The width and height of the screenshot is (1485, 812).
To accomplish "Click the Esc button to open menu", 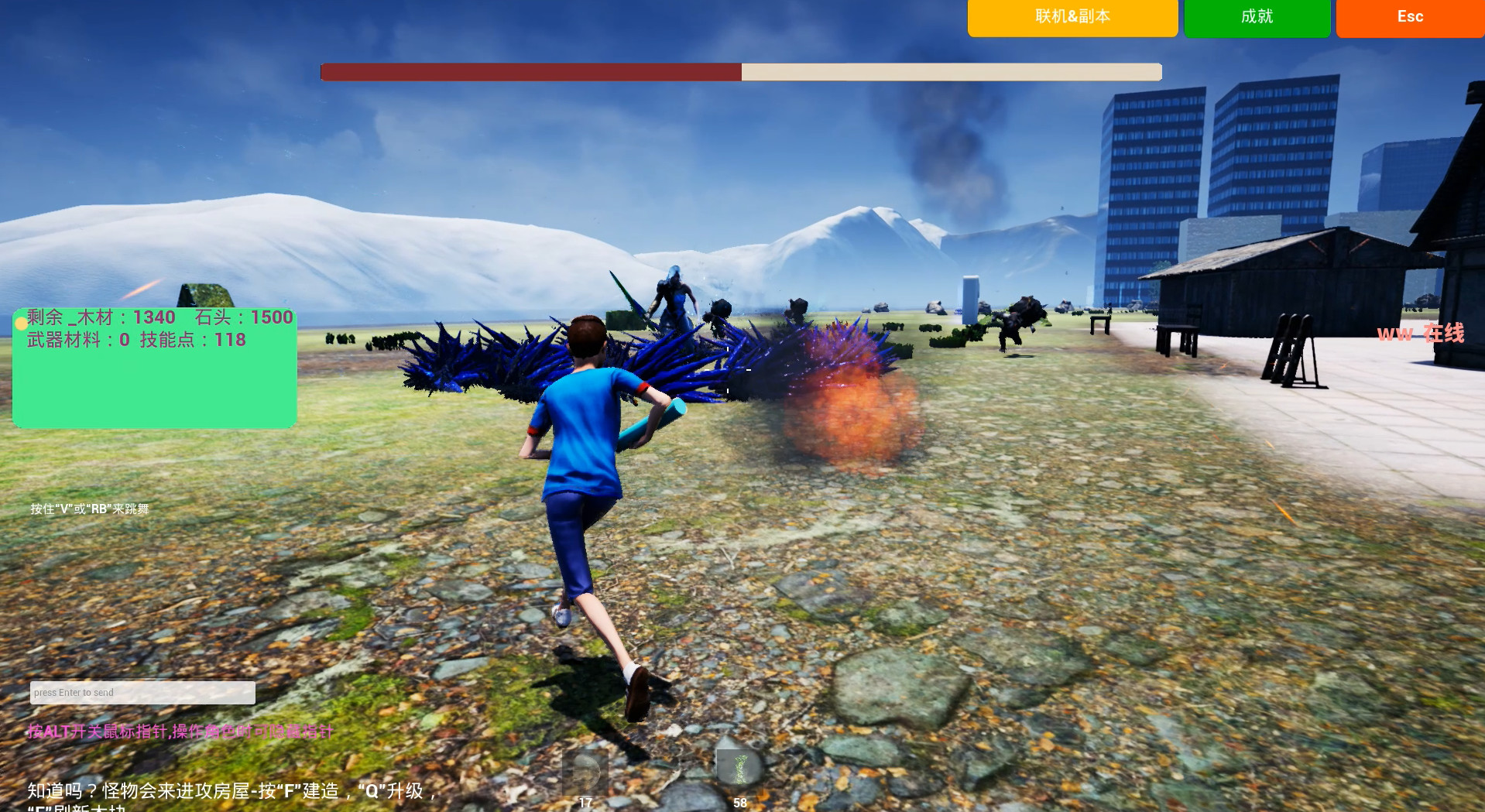I will pyautogui.click(x=1409, y=17).
